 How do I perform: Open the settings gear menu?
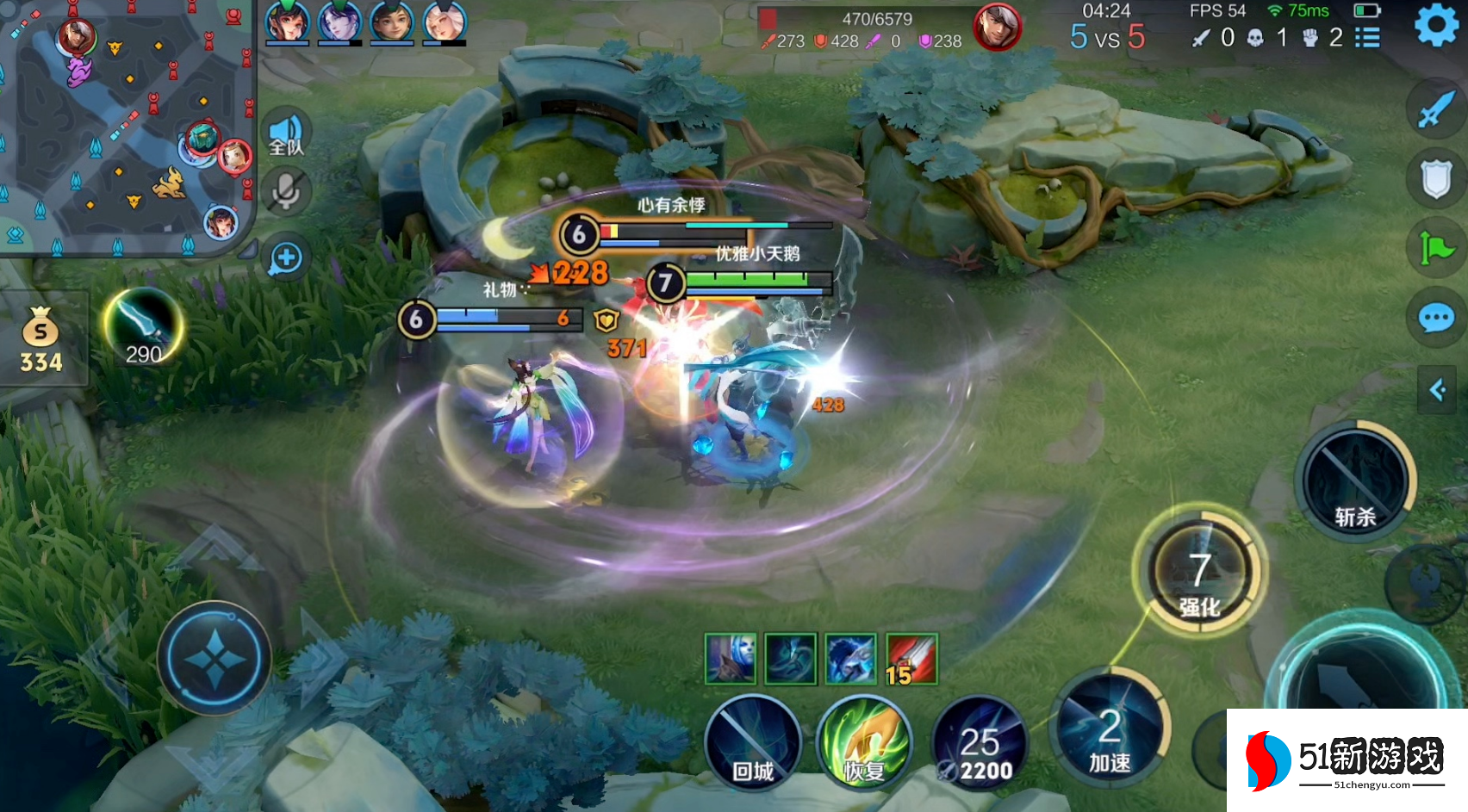pyautogui.click(x=1436, y=25)
